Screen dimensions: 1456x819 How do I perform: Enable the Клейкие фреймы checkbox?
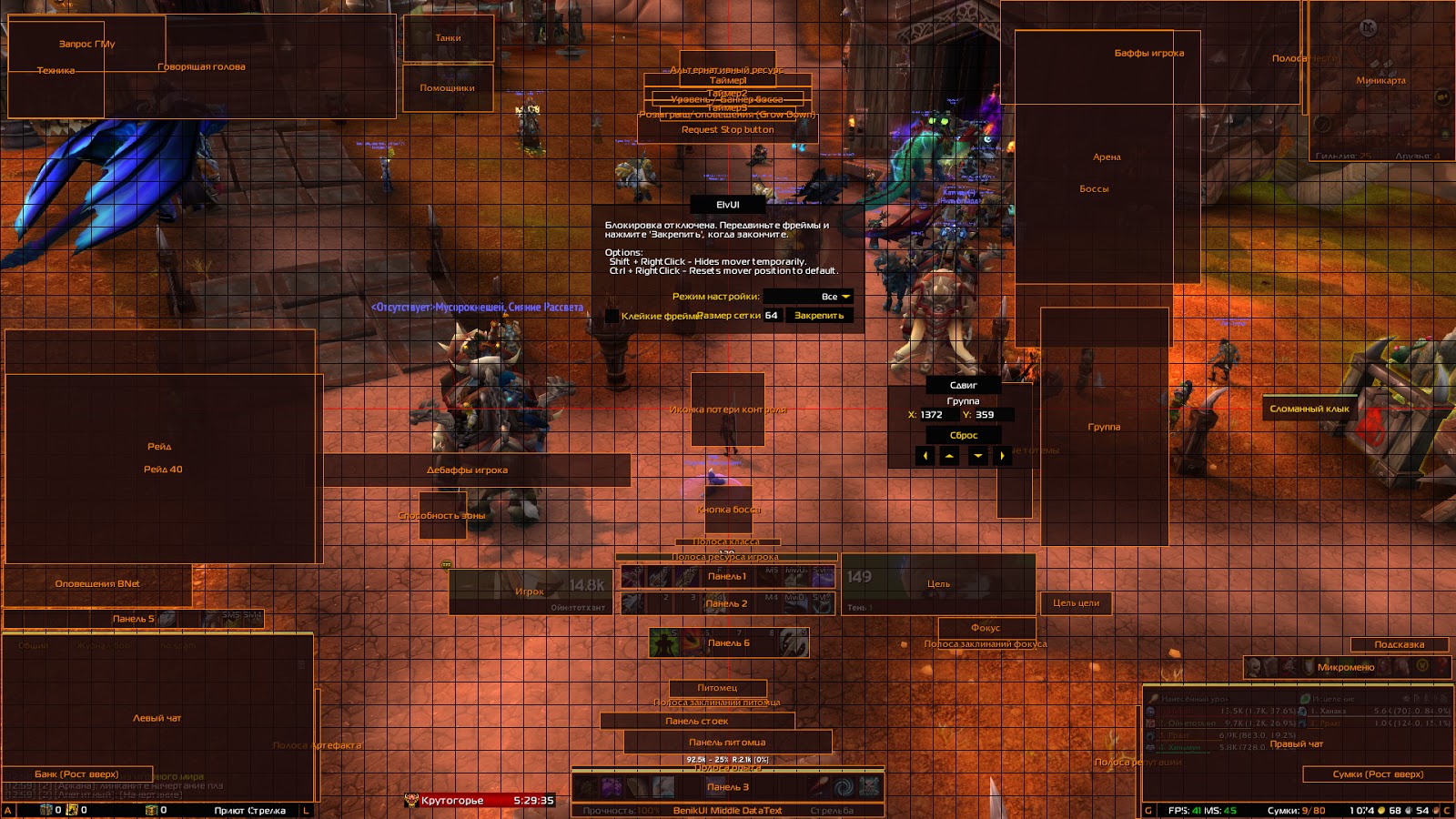(x=613, y=315)
